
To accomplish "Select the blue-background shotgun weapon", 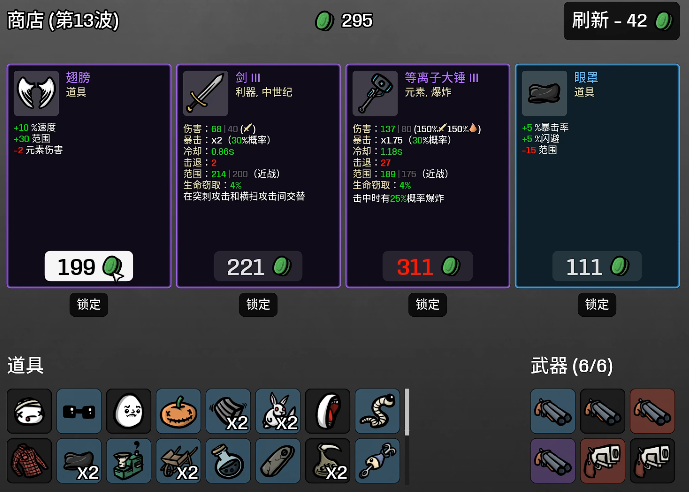I will pos(553,411).
